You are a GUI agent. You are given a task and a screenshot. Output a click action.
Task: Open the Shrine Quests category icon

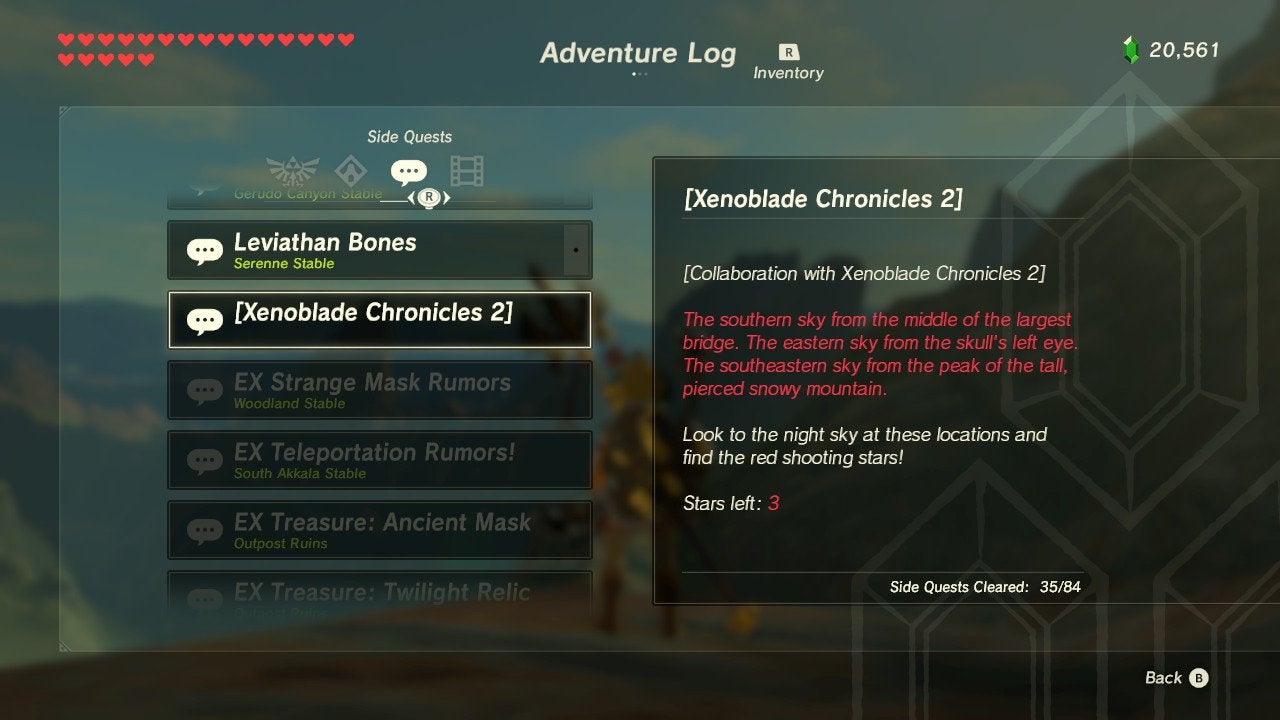coord(350,170)
